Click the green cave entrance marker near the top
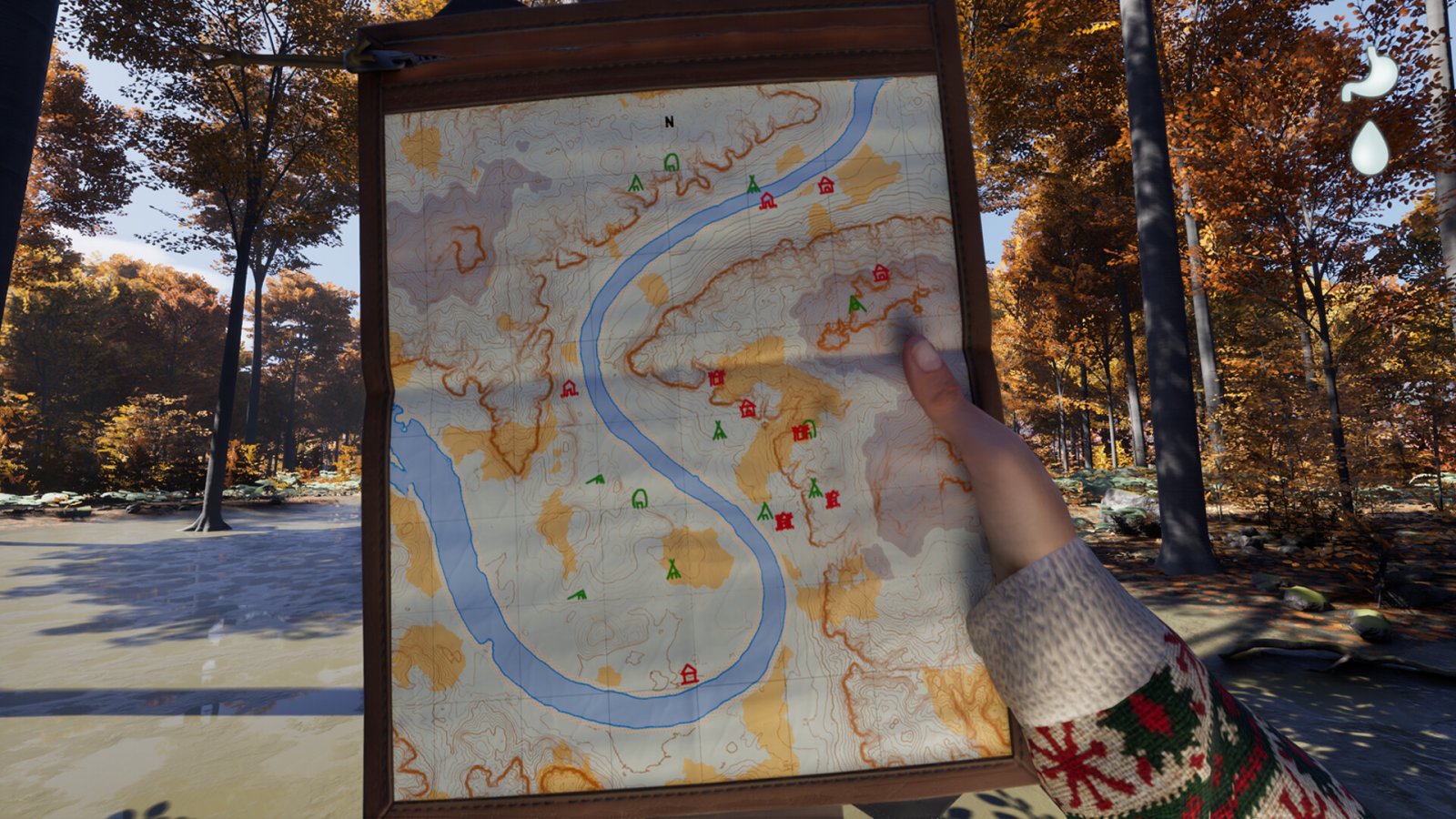This screenshot has width=1456, height=819. 671,162
